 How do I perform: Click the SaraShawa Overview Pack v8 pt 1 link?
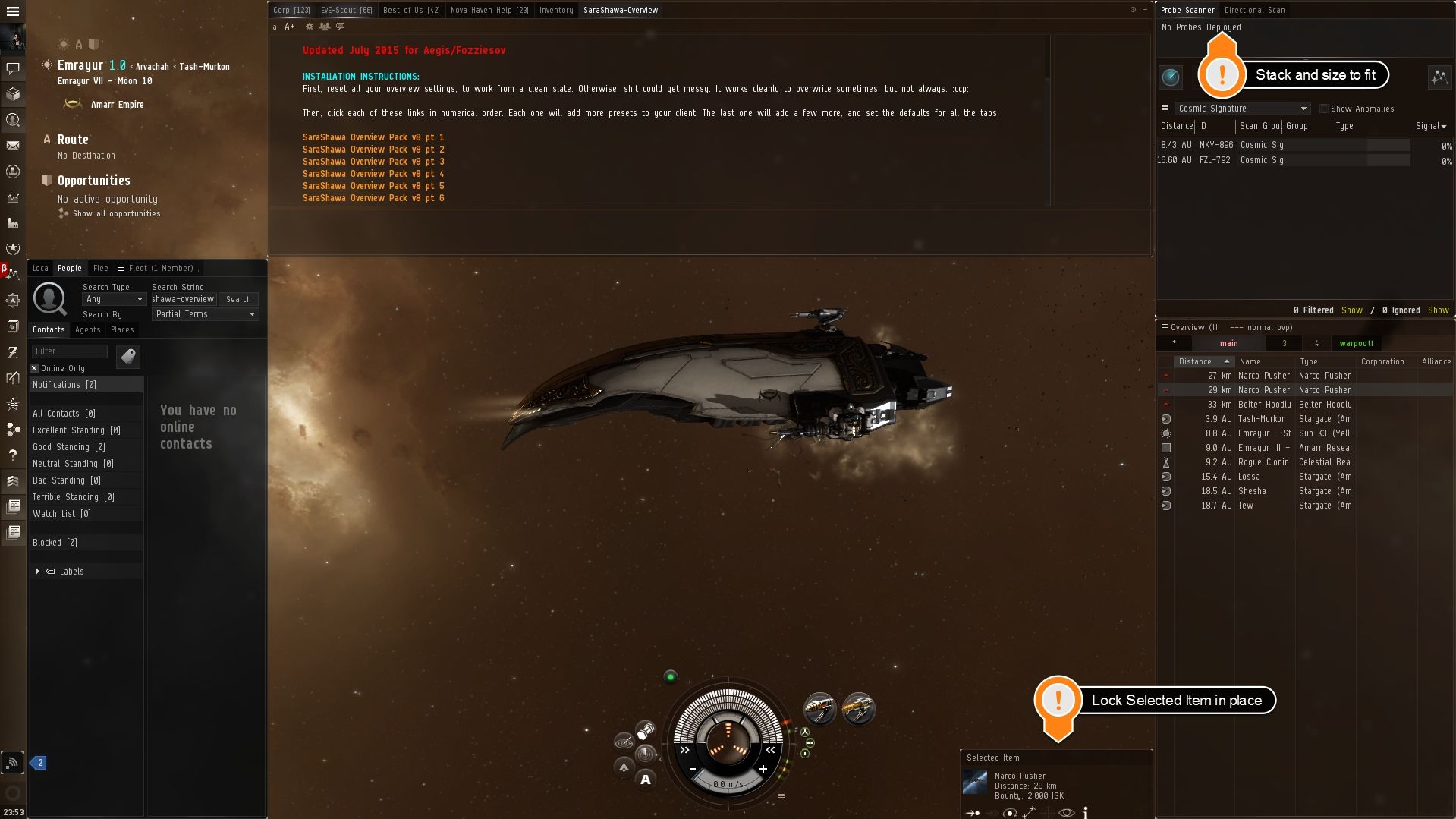373,137
